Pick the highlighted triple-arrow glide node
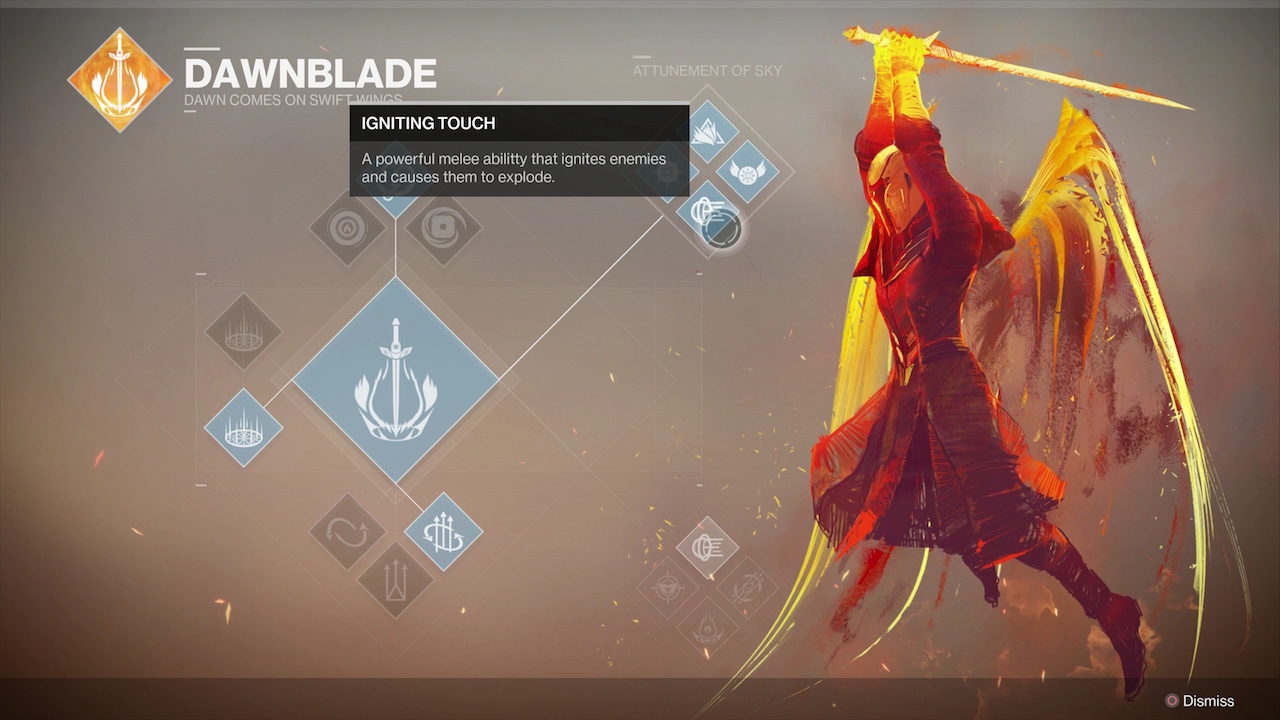 (x=443, y=532)
